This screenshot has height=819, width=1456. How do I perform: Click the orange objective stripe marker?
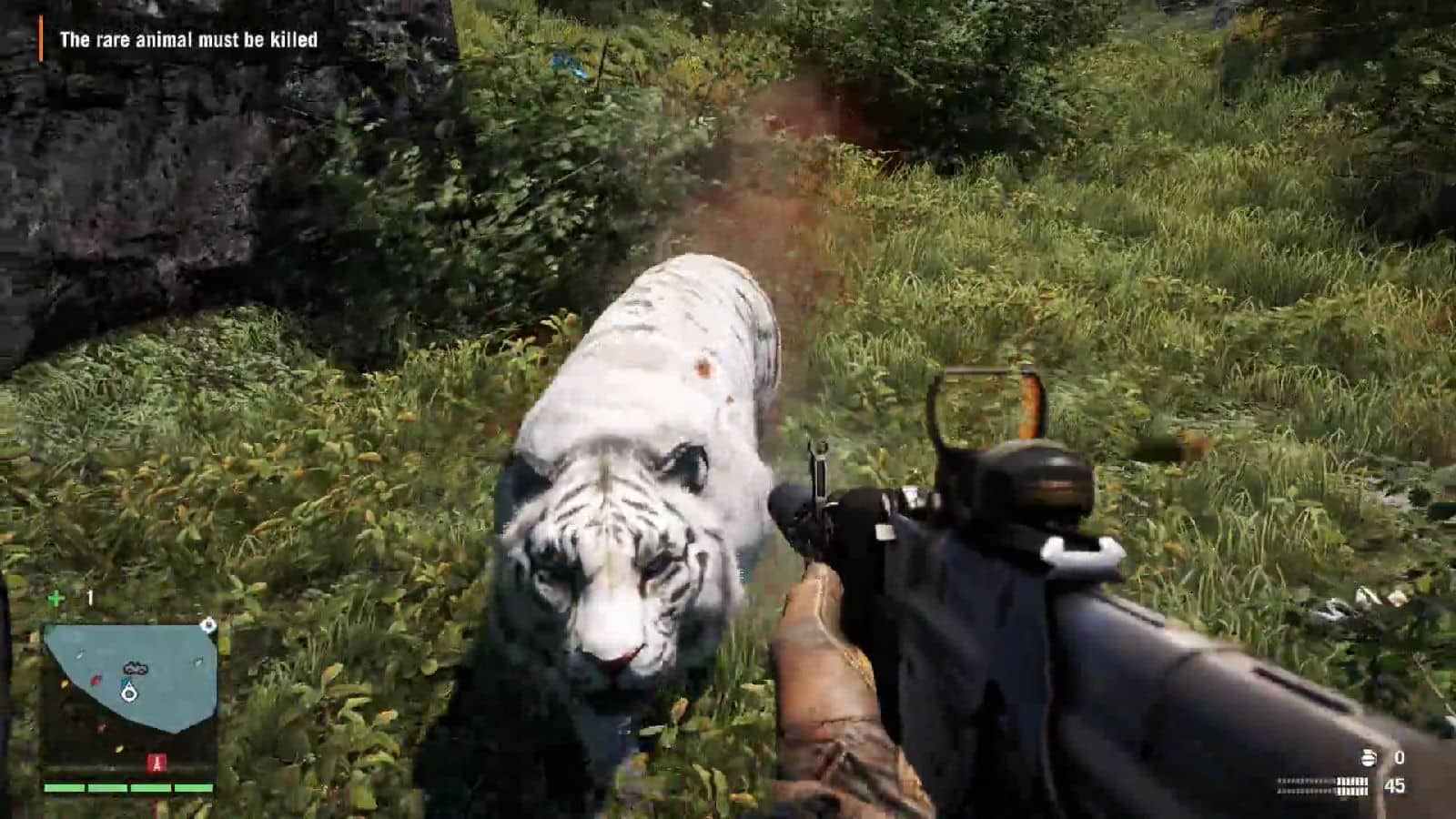[40, 39]
